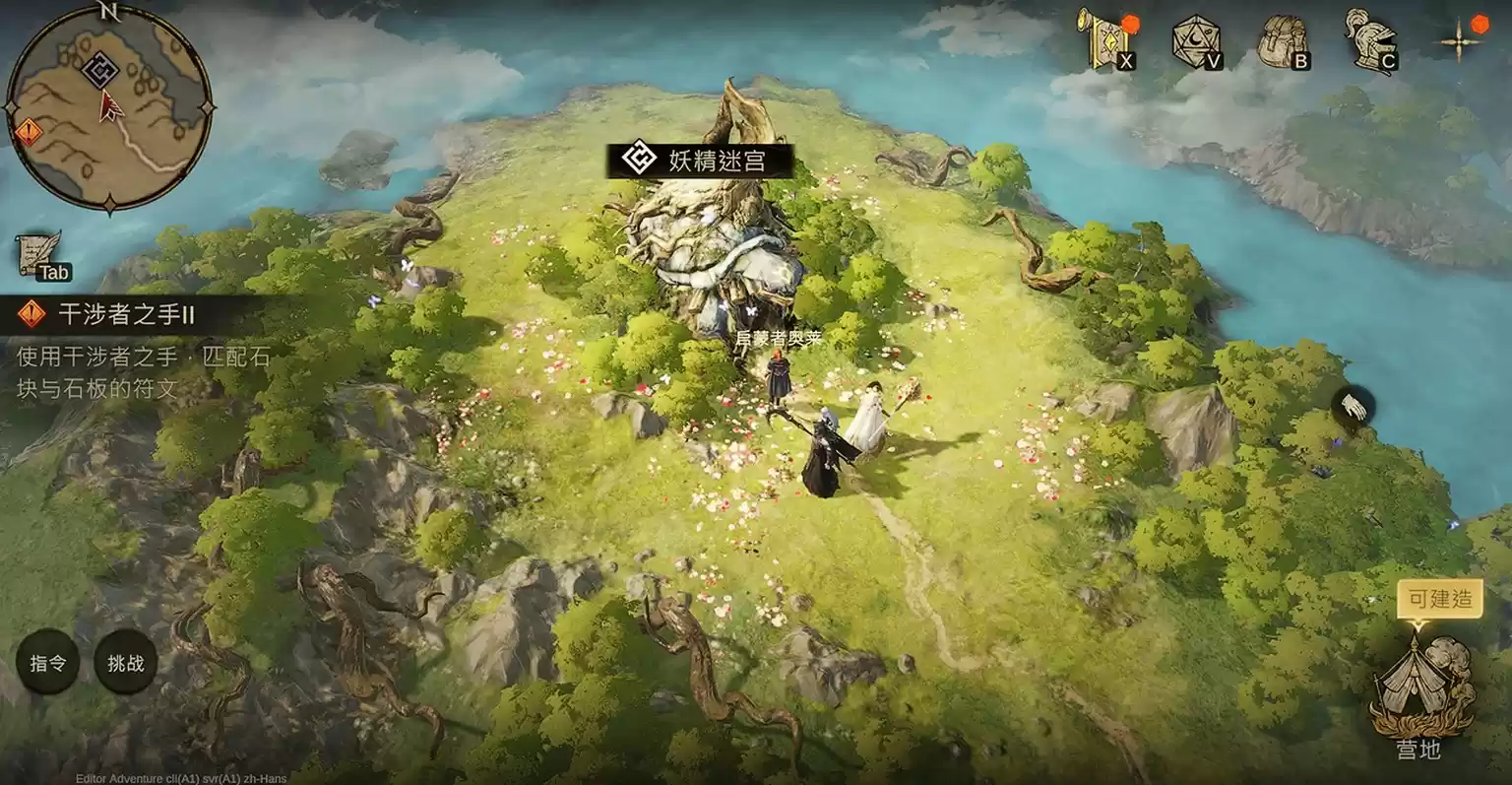Viewport: 1512px width, 785px height.
Task: Open the knight helmet character menu
Action: (x=1370, y=41)
